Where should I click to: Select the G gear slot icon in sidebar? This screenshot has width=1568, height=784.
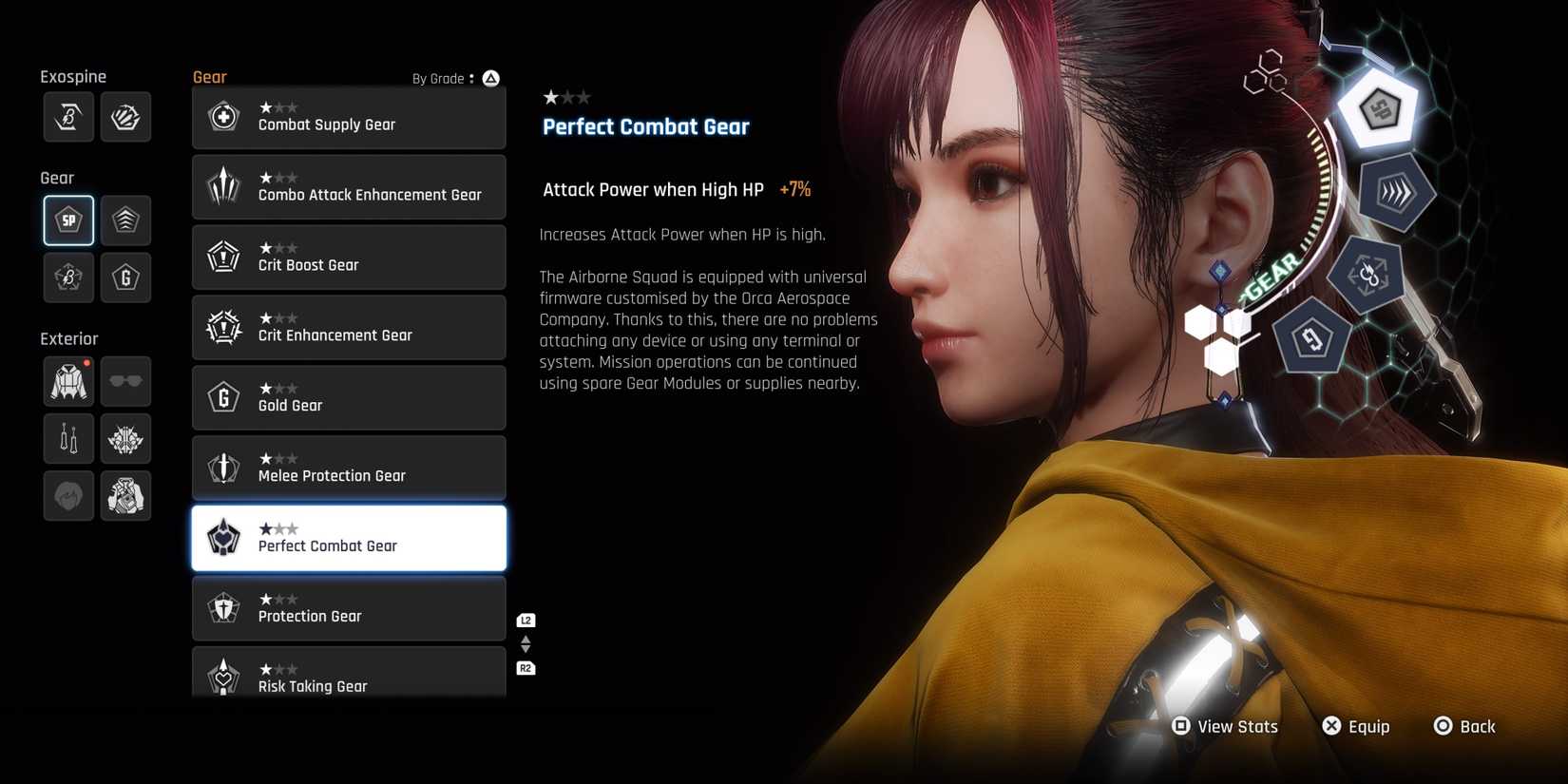[125, 277]
